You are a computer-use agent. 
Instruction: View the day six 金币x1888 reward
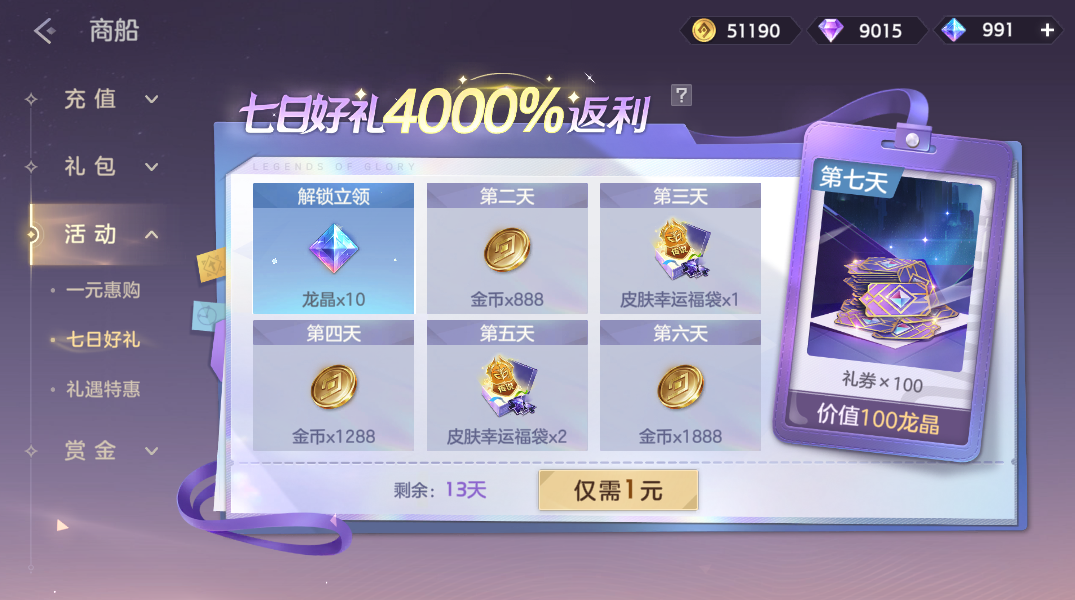click(x=680, y=386)
